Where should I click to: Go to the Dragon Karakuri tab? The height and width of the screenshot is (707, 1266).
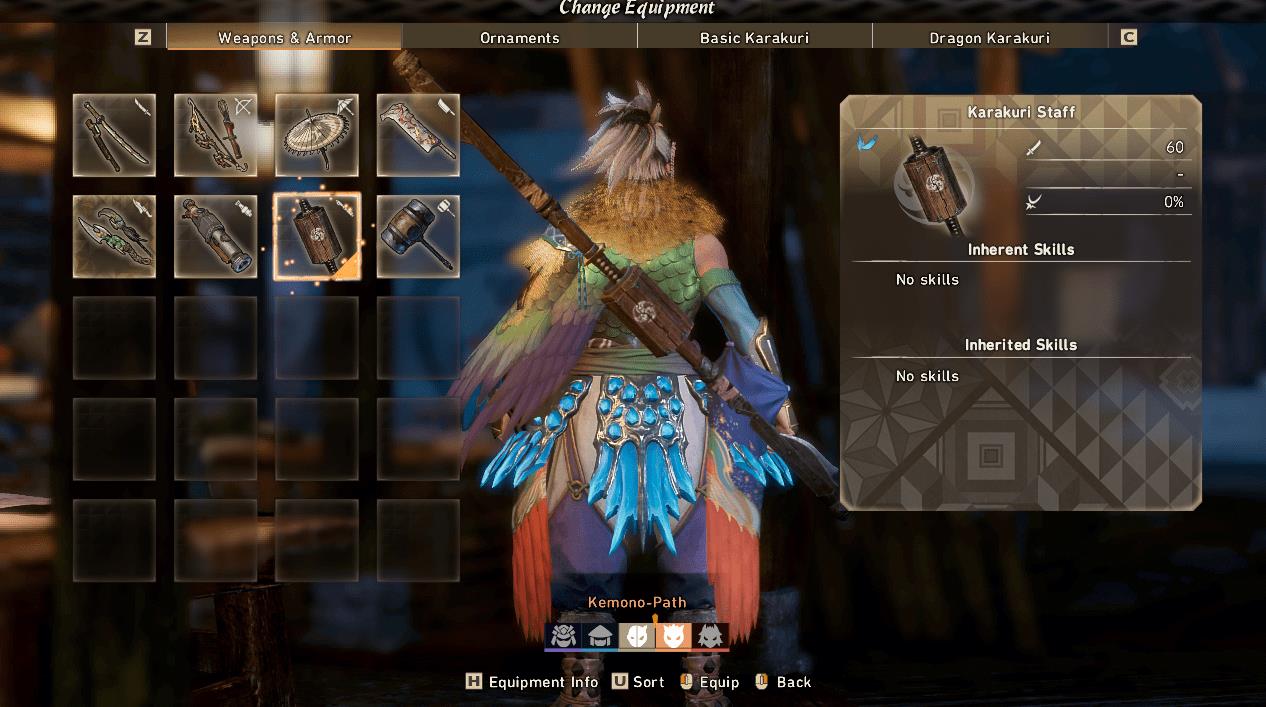click(989, 38)
